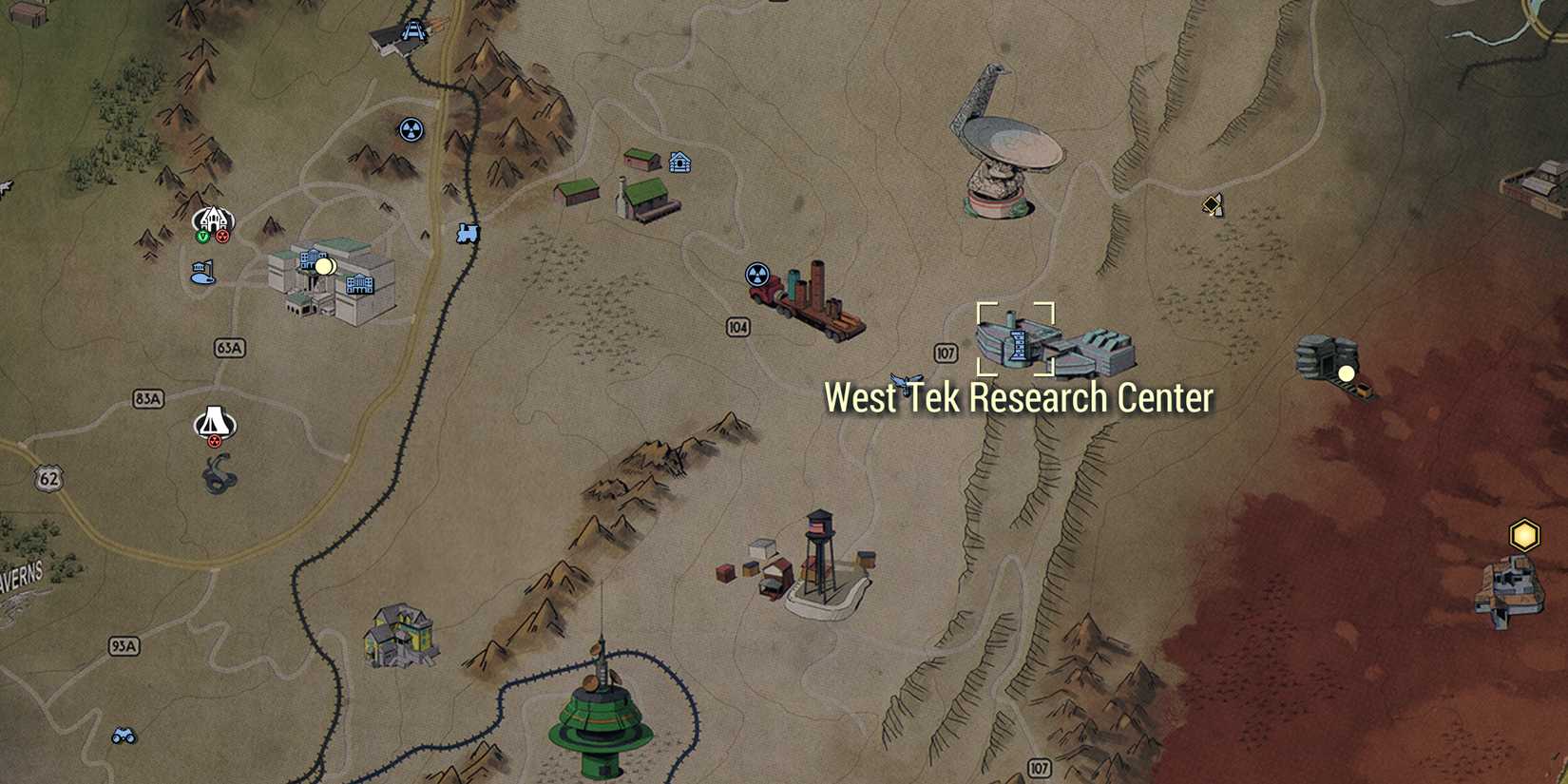
Task: Select the yellow player dot in the city
Action: [326, 266]
